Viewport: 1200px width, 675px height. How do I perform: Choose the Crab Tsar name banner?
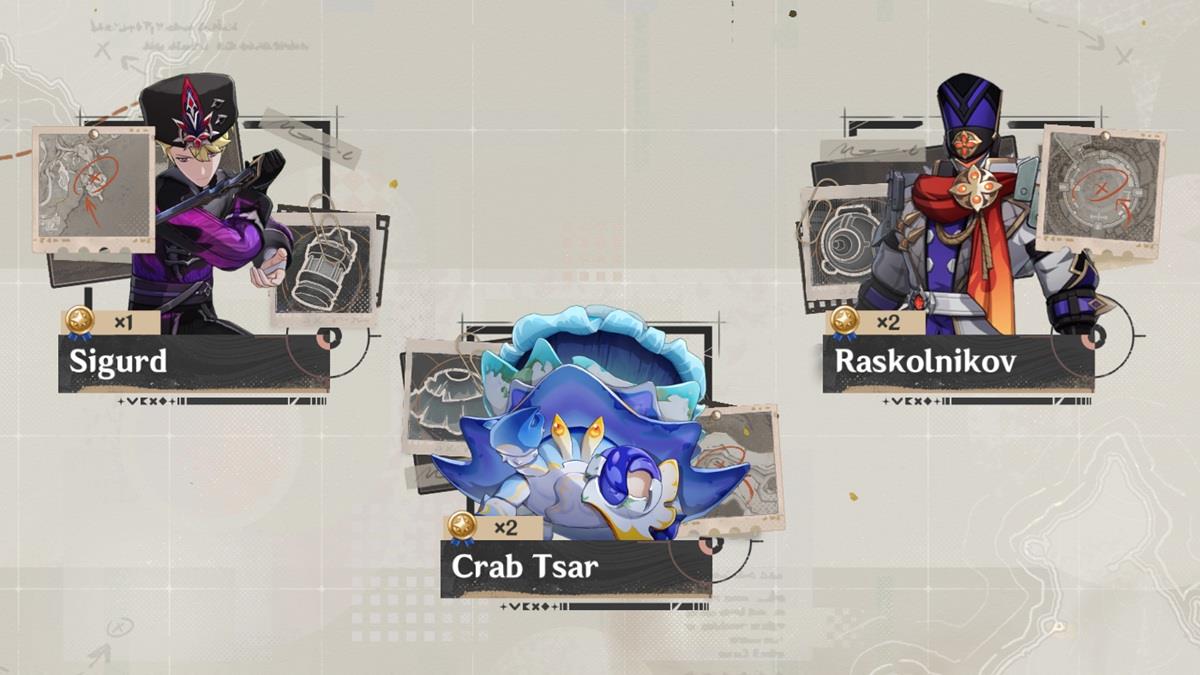tap(575, 568)
